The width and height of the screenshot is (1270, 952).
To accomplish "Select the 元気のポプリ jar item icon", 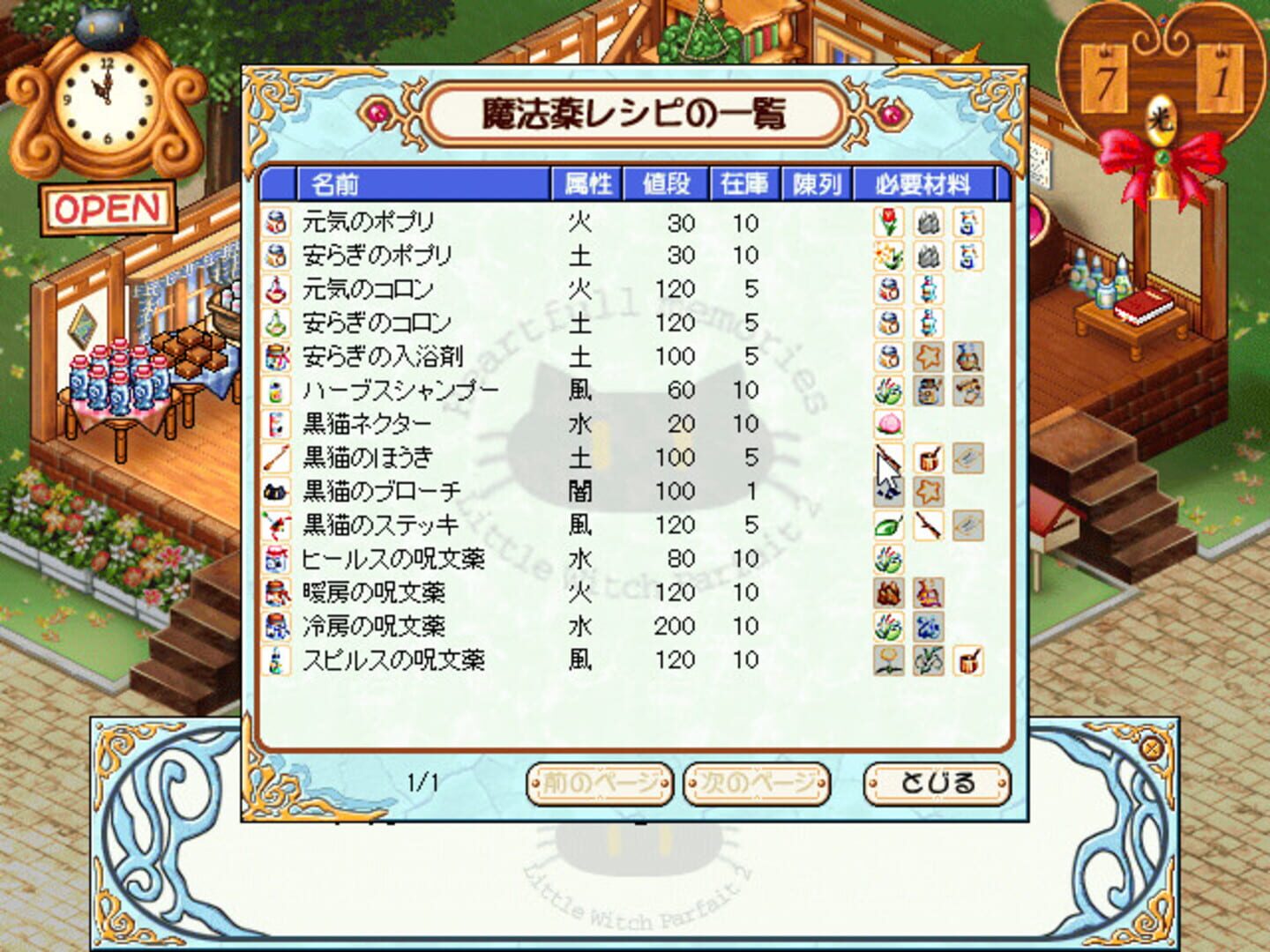I will click(276, 221).
